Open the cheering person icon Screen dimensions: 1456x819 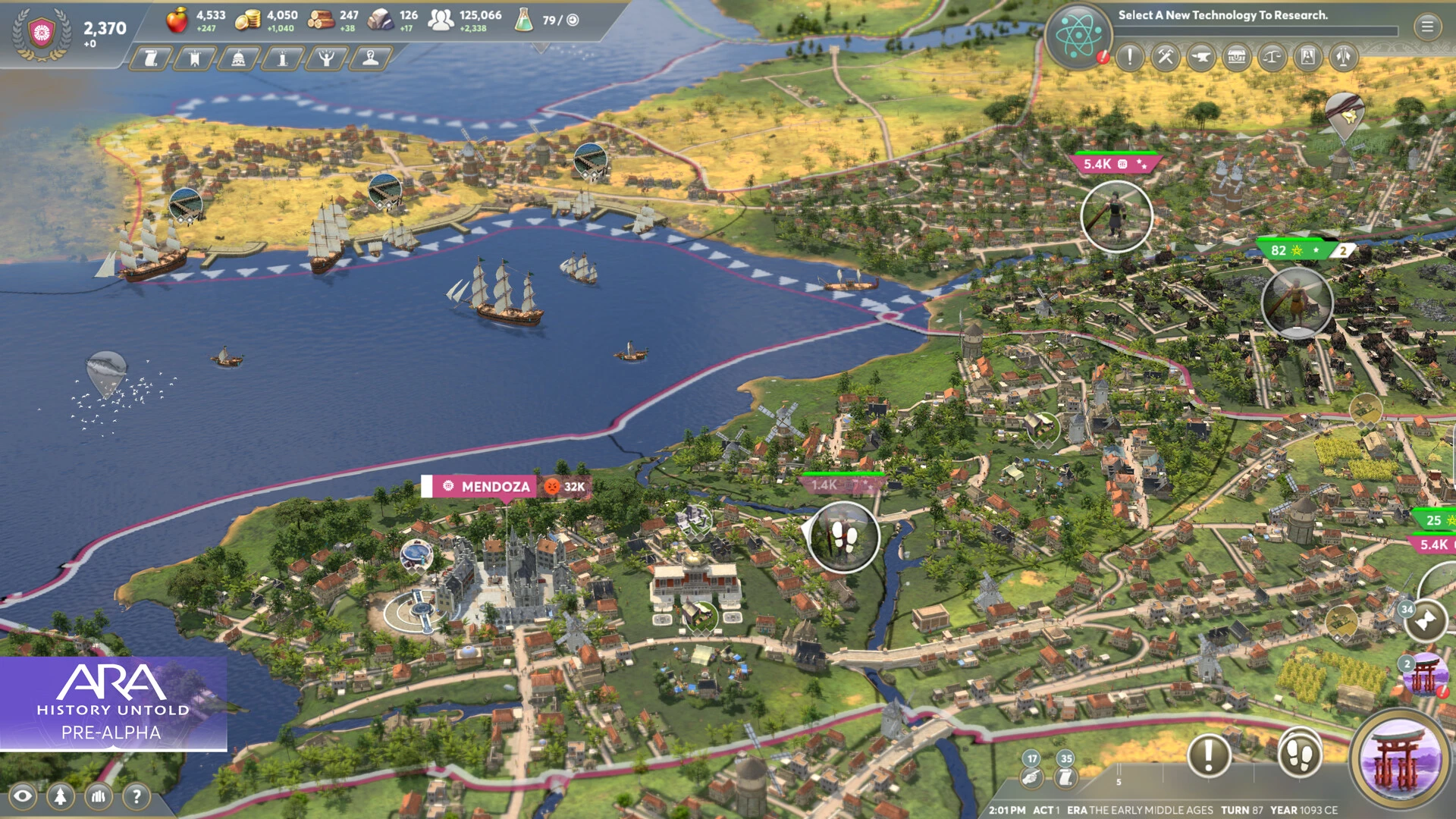coord(326,58)
